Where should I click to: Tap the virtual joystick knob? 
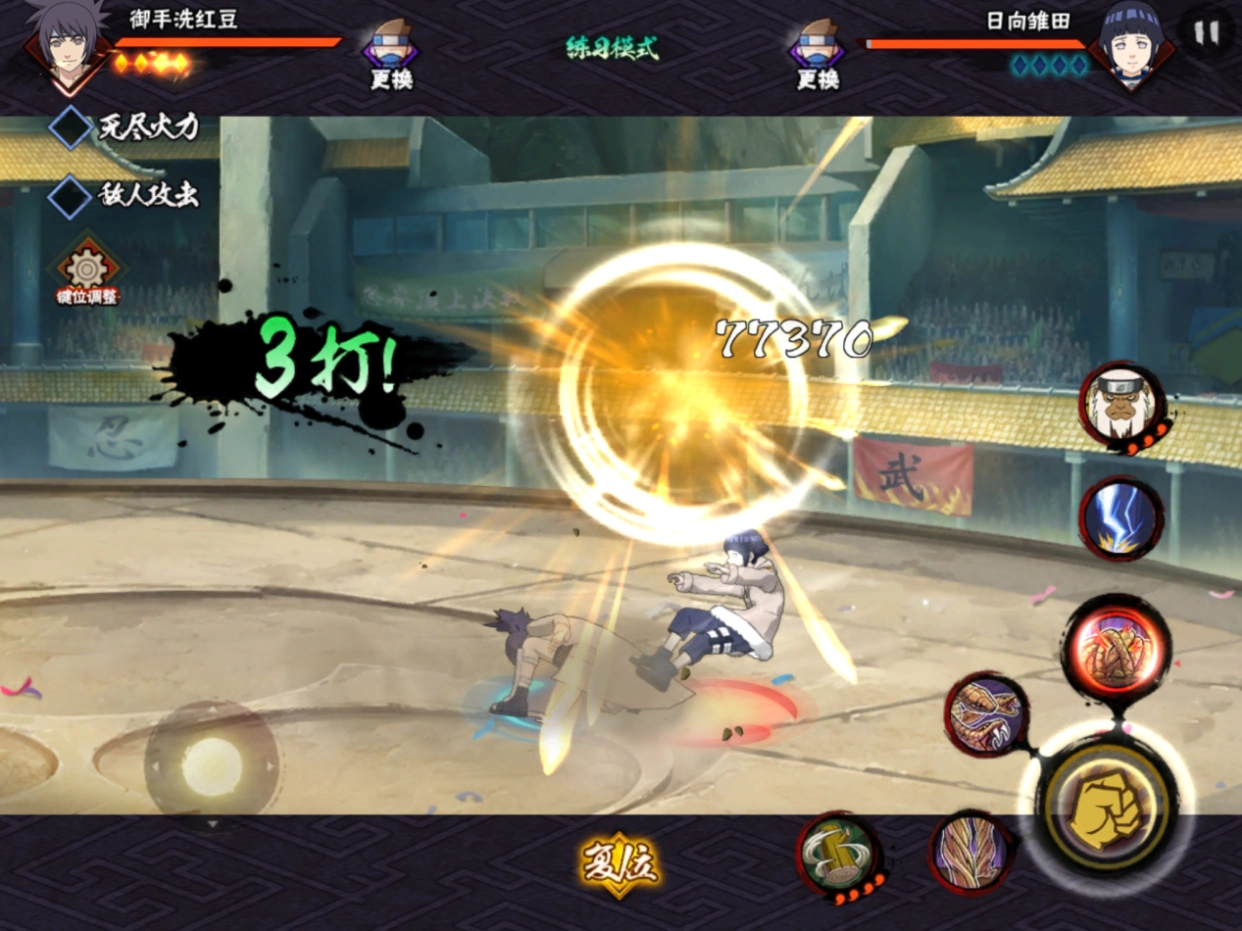point(212,766)
